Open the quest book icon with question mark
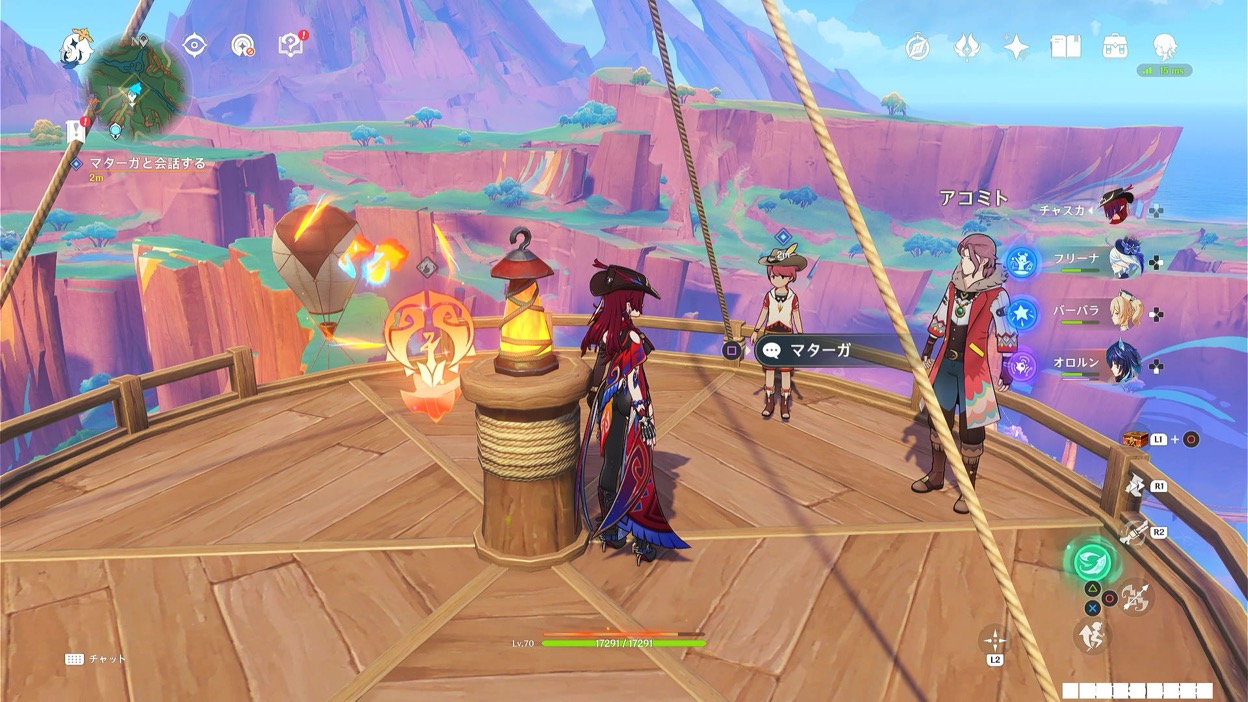 (x=290, y=45)
